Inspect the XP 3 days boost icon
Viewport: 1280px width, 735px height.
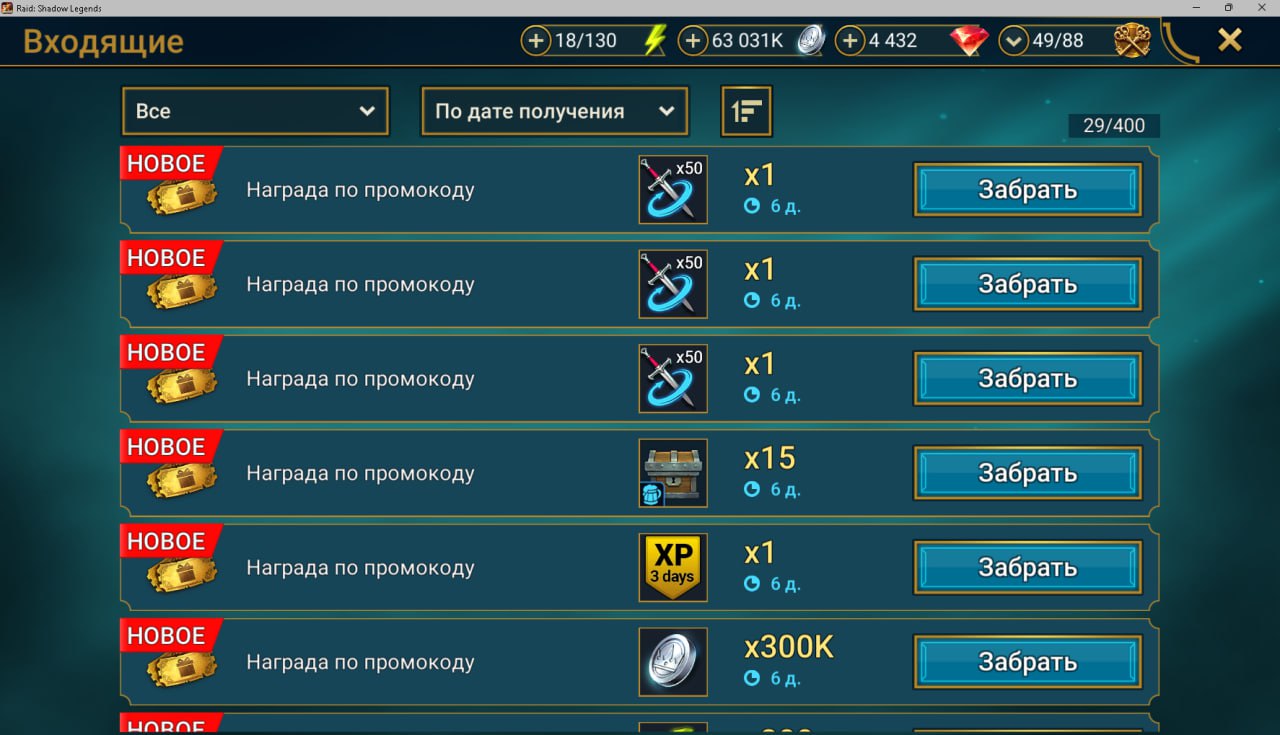pyautogui.click(x=673, y=567)
